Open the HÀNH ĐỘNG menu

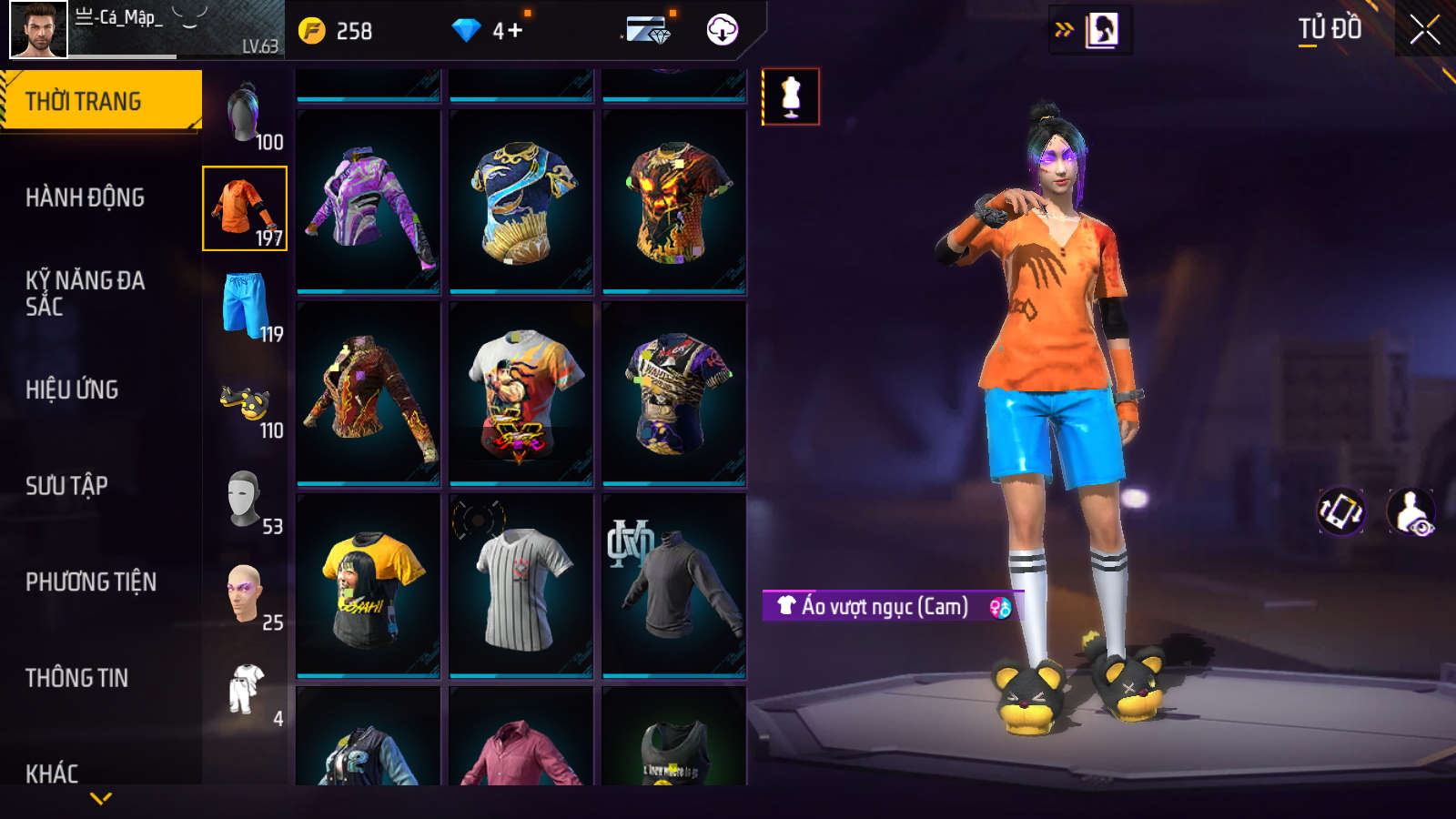click(x=85, y=197)
